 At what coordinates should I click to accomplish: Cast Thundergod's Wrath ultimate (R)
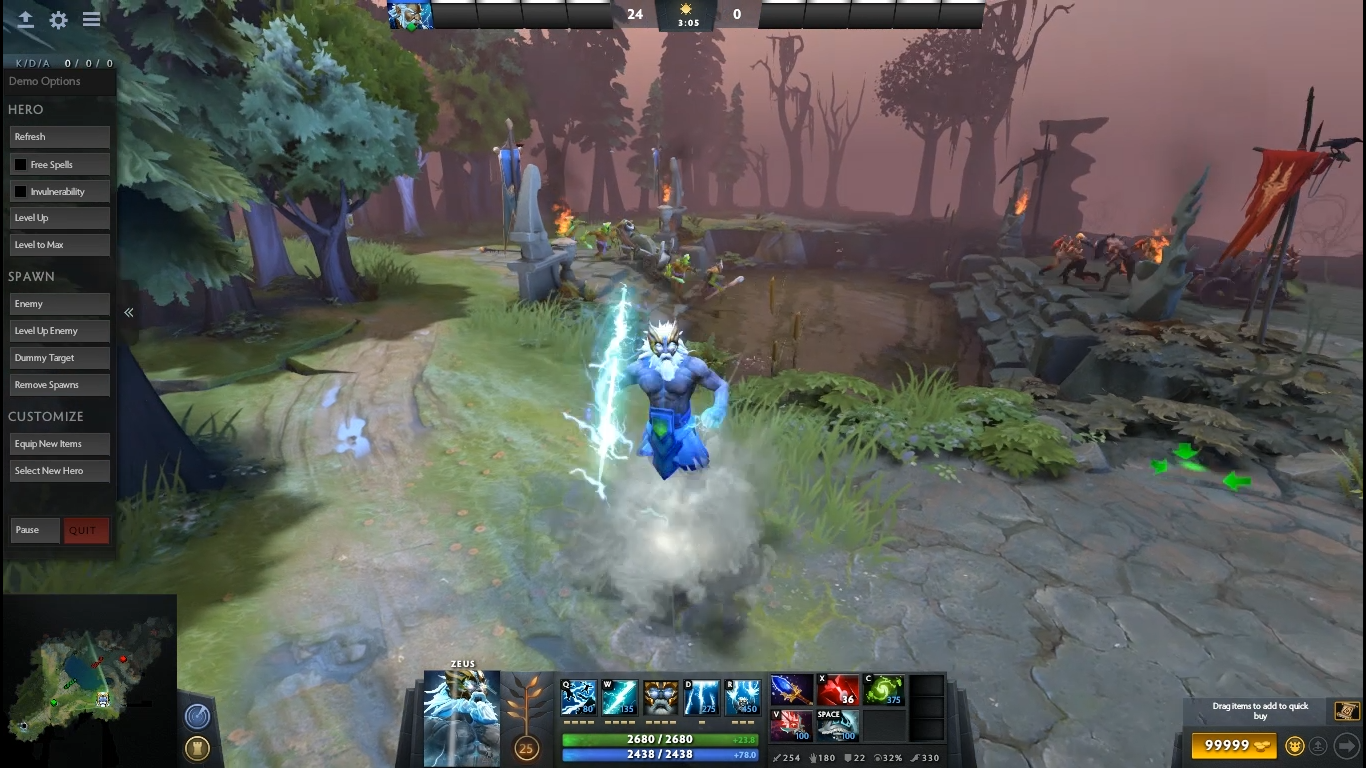tap(742, 696)
